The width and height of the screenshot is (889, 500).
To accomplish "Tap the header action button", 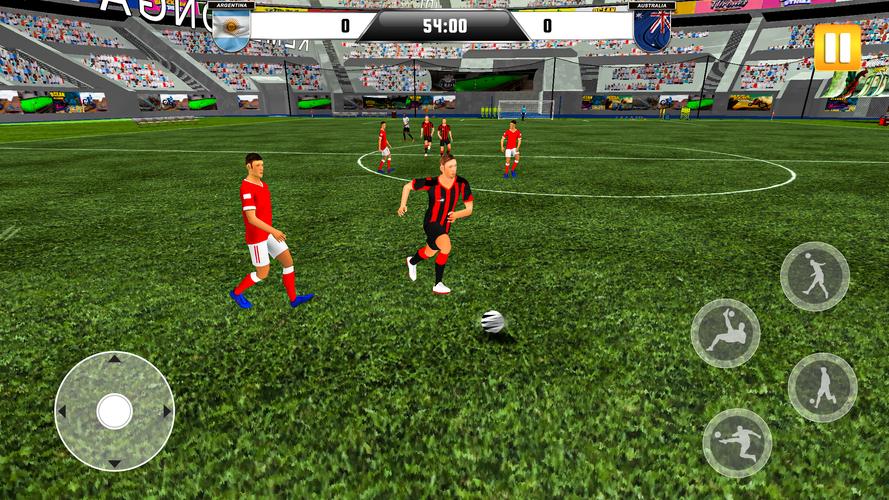I will click(814, 276).
